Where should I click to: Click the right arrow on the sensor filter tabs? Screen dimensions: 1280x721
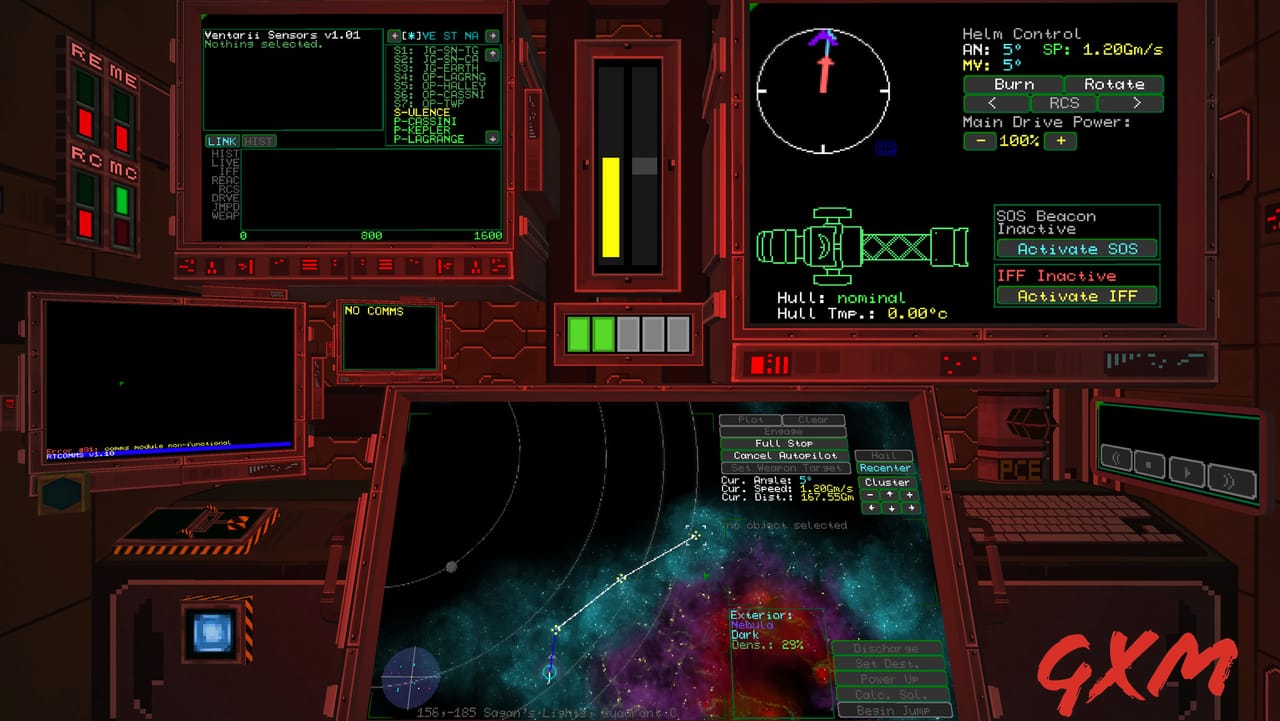[x=493, y=36]
